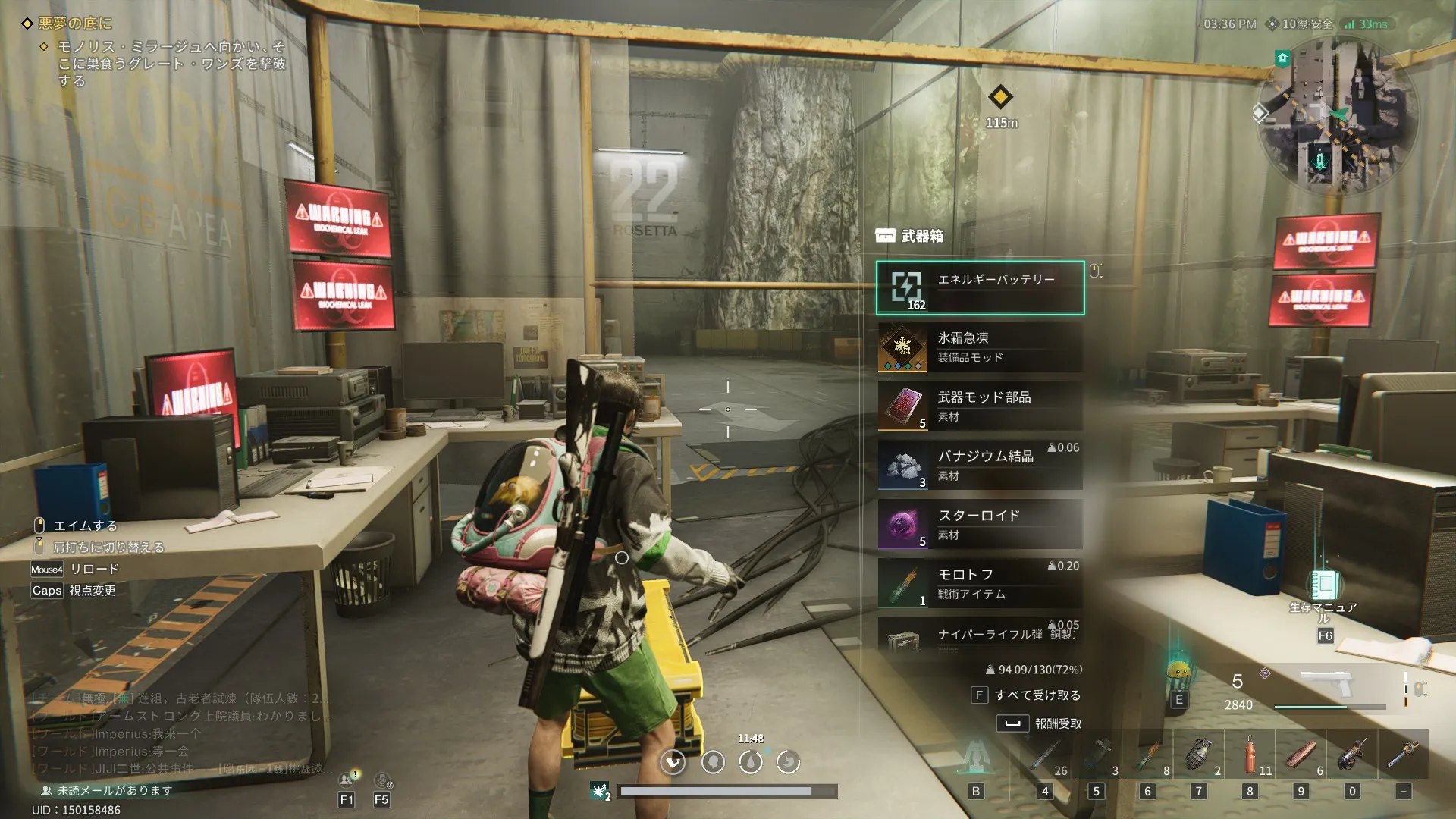Choose the モロトフ tactical item row
The image size is (1456, 819).
click(x=980, y=583)
